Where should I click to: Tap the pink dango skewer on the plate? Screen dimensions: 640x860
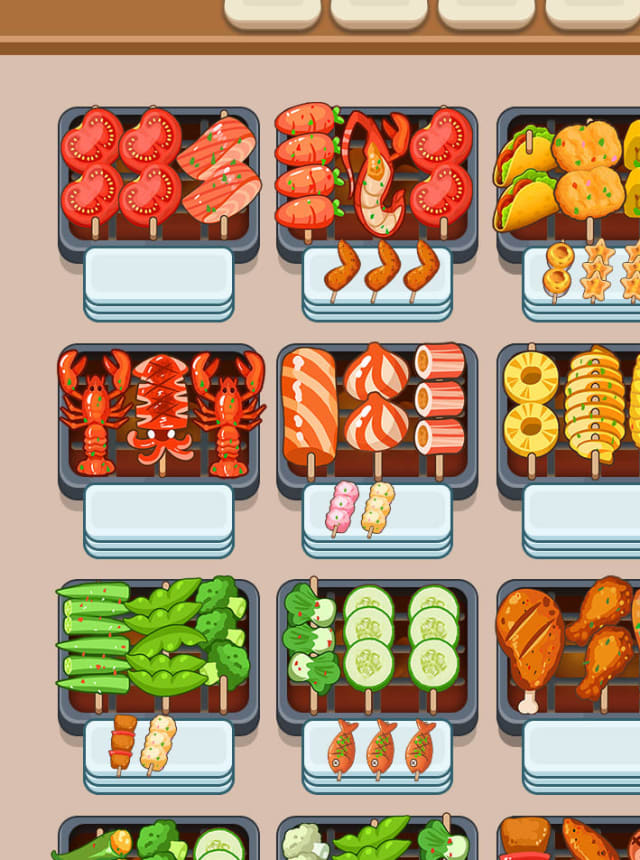[342, 506]
